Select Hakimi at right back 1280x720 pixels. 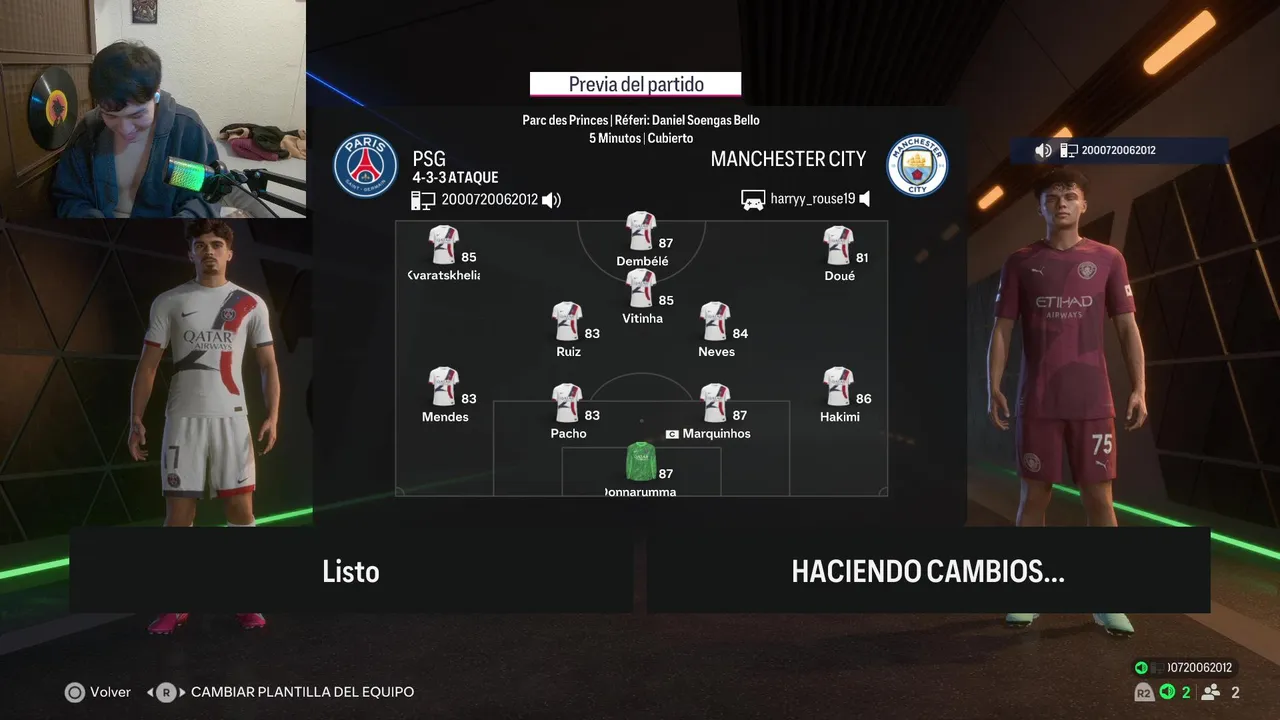838,387
